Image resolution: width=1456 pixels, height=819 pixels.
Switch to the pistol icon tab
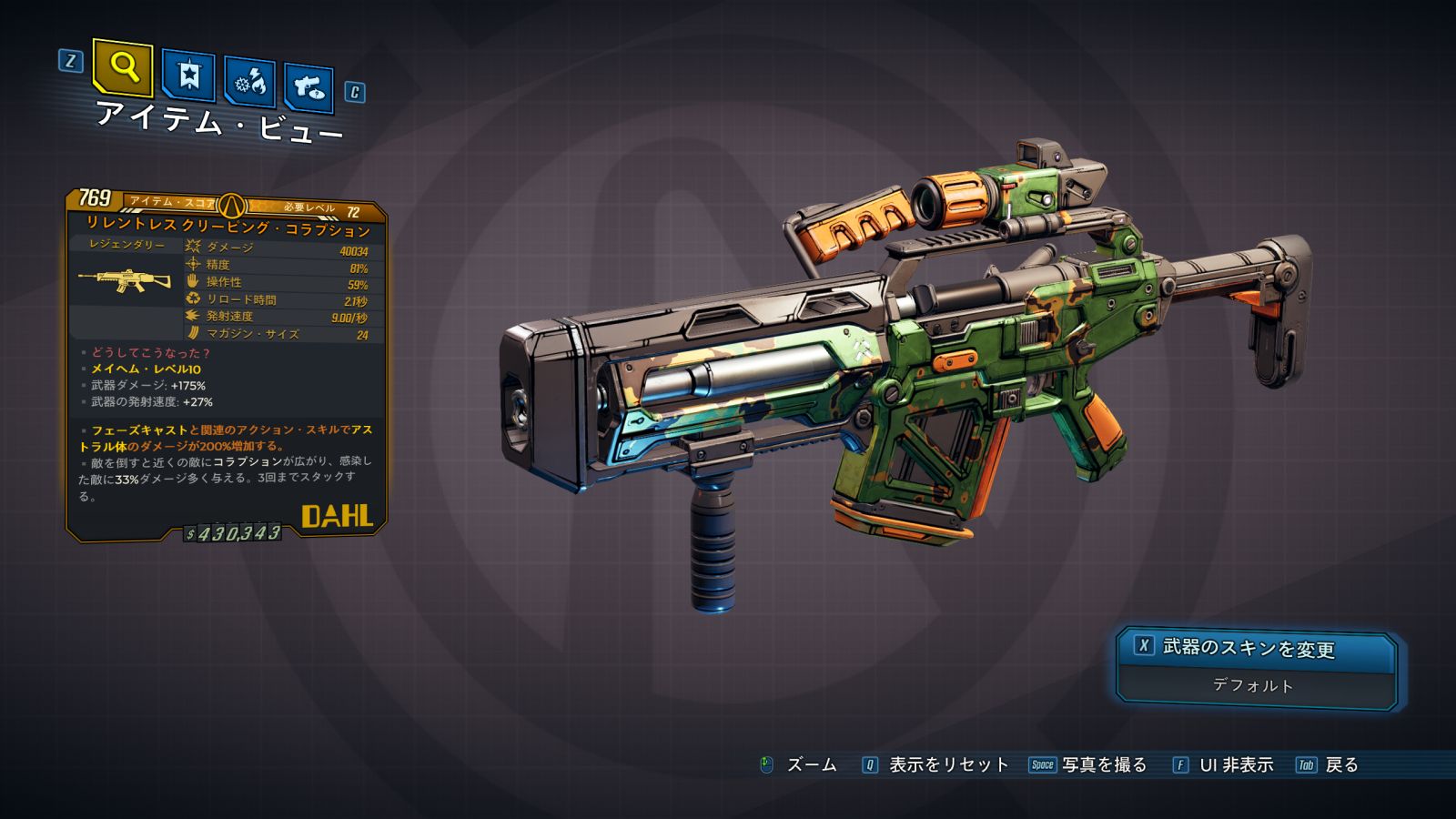coord(308,88)
